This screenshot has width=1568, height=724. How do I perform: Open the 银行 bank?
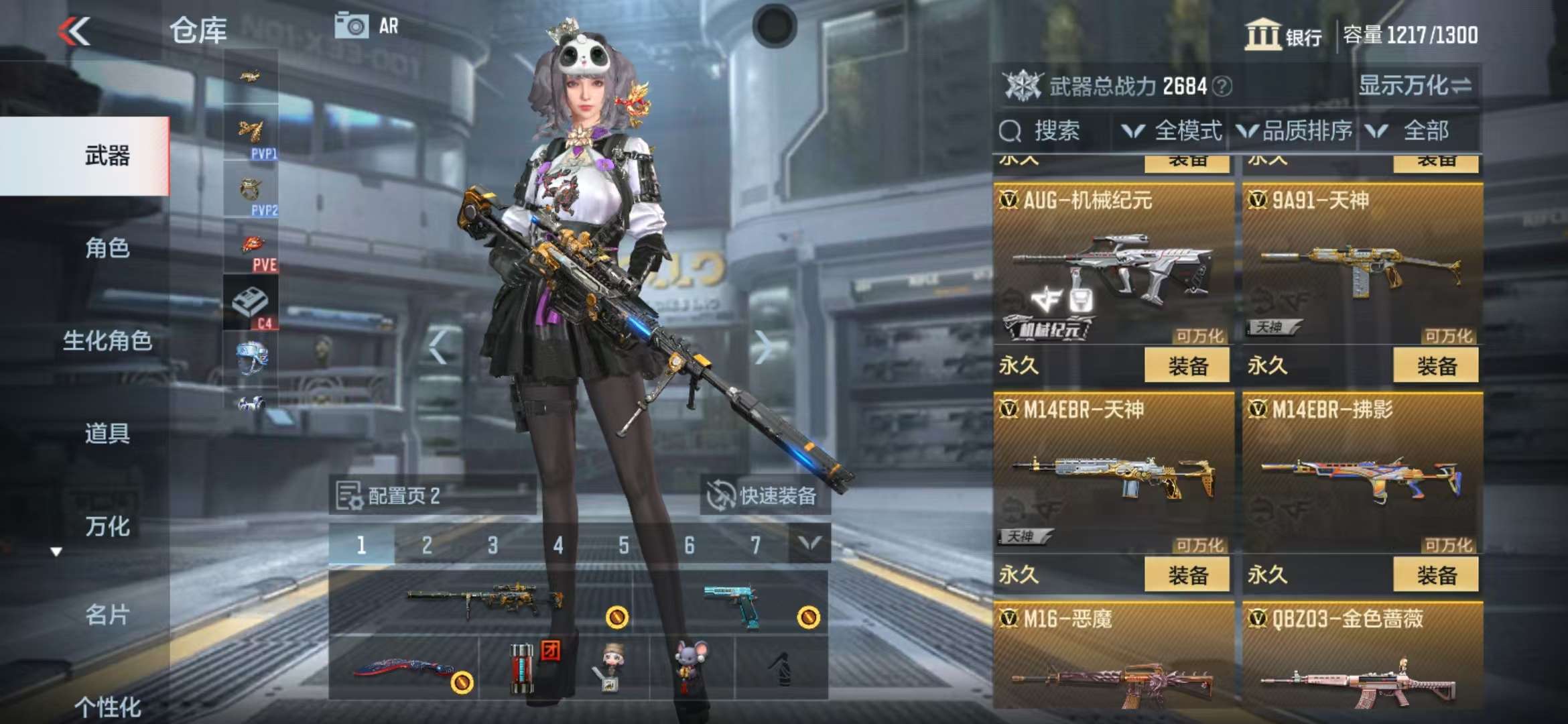tap(1283, 35)
